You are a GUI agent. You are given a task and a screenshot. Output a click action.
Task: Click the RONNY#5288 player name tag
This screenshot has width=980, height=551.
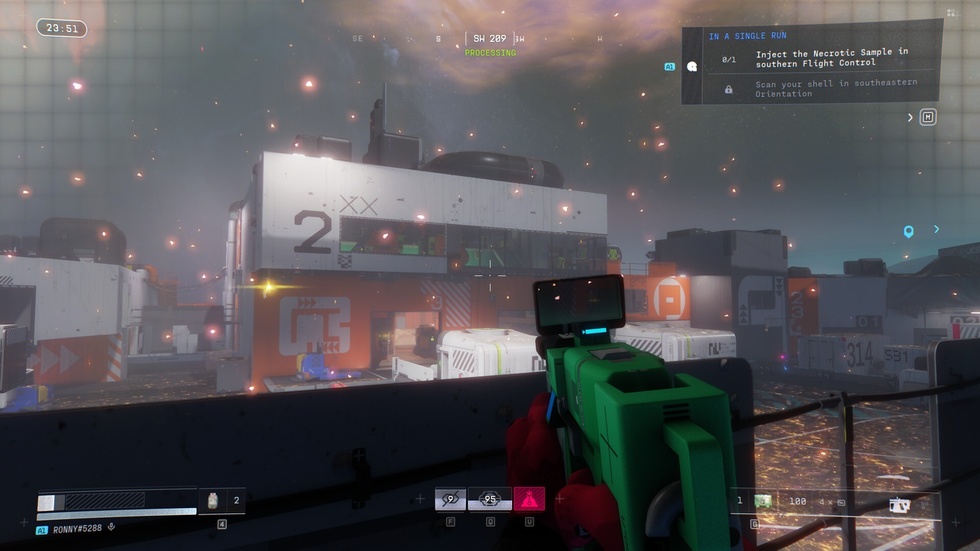pos(76,529)
